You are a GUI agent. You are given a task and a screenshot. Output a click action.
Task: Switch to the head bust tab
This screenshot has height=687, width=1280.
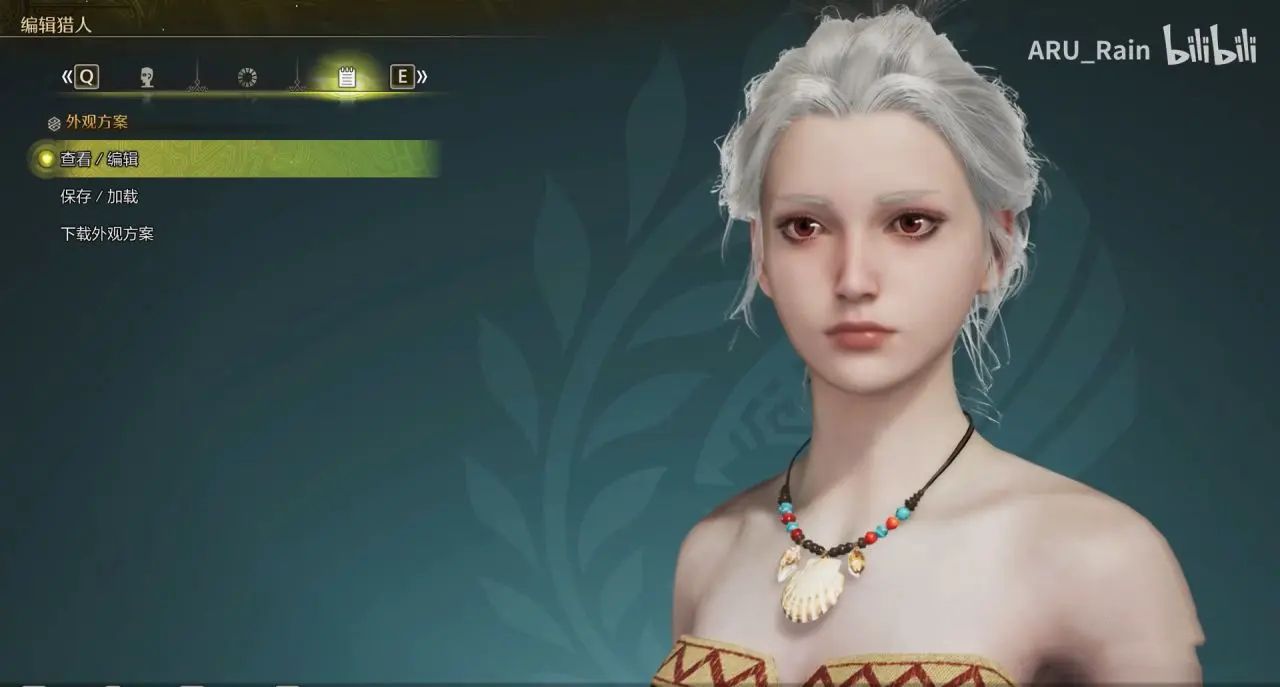pyautogui.click(x=147, y=77)
